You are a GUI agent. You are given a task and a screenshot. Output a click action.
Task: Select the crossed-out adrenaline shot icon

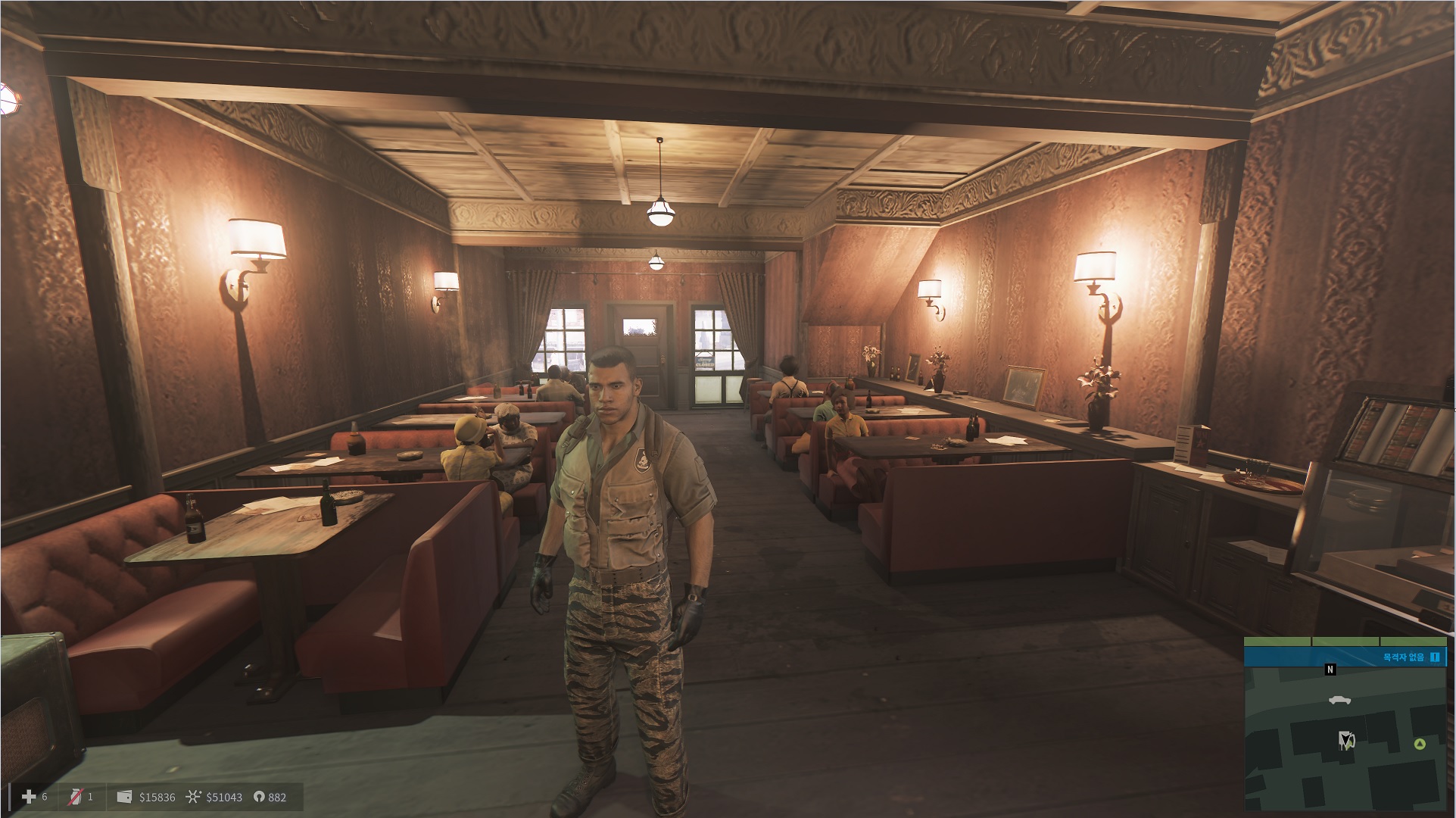coord(75,797)
